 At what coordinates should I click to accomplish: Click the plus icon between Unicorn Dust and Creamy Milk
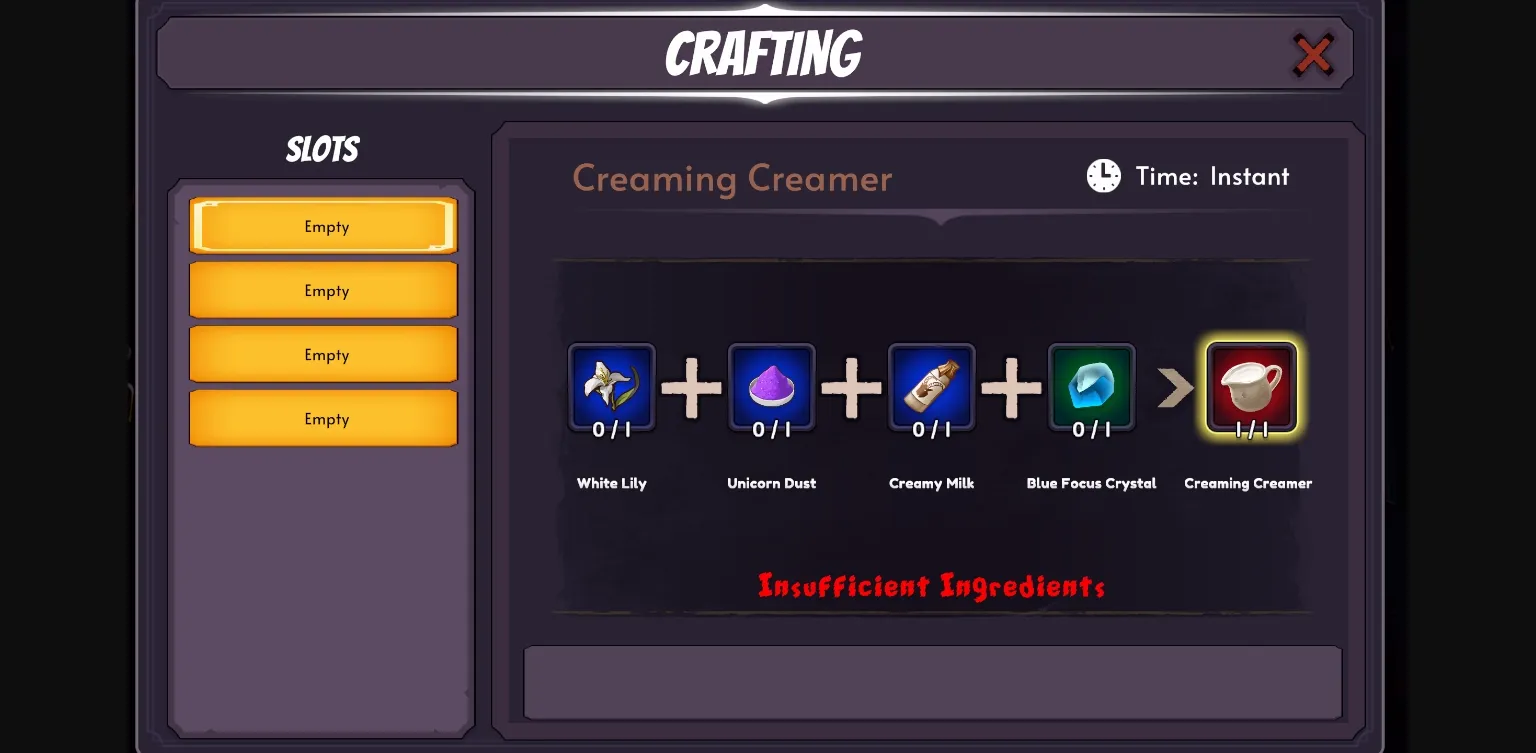(x=851, y=388)
